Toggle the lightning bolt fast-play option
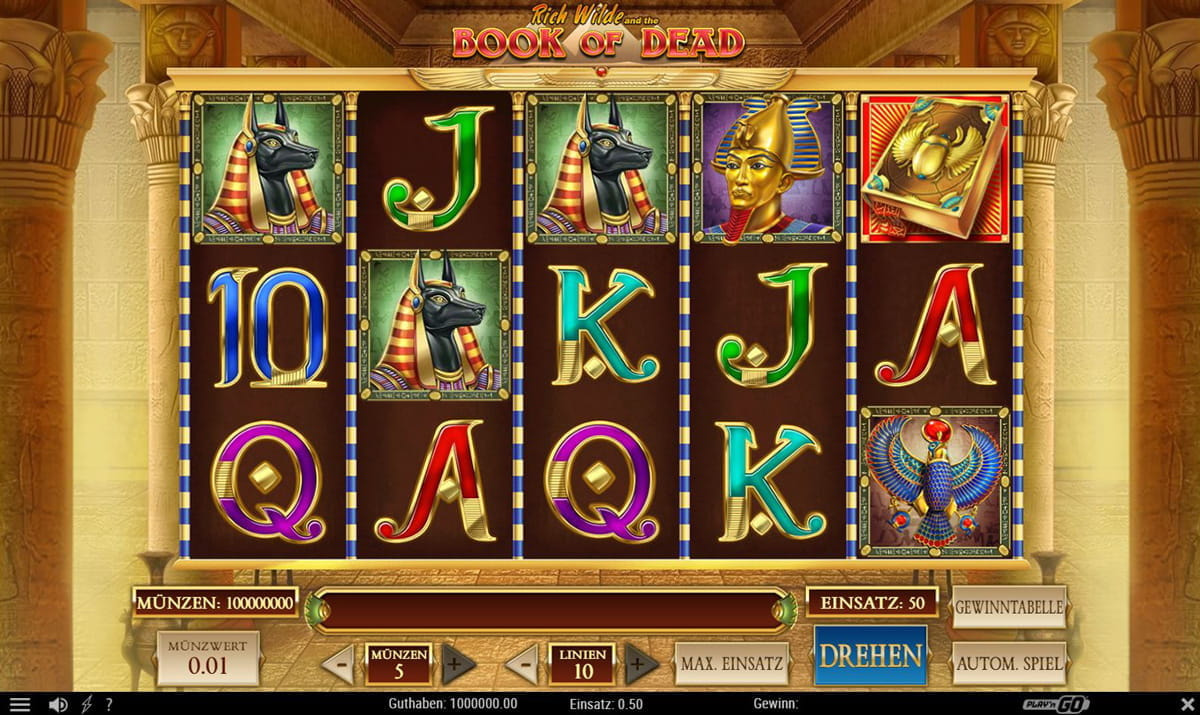Image resolution: width=1200 pixels, height=715 pixels. [86, 705]
